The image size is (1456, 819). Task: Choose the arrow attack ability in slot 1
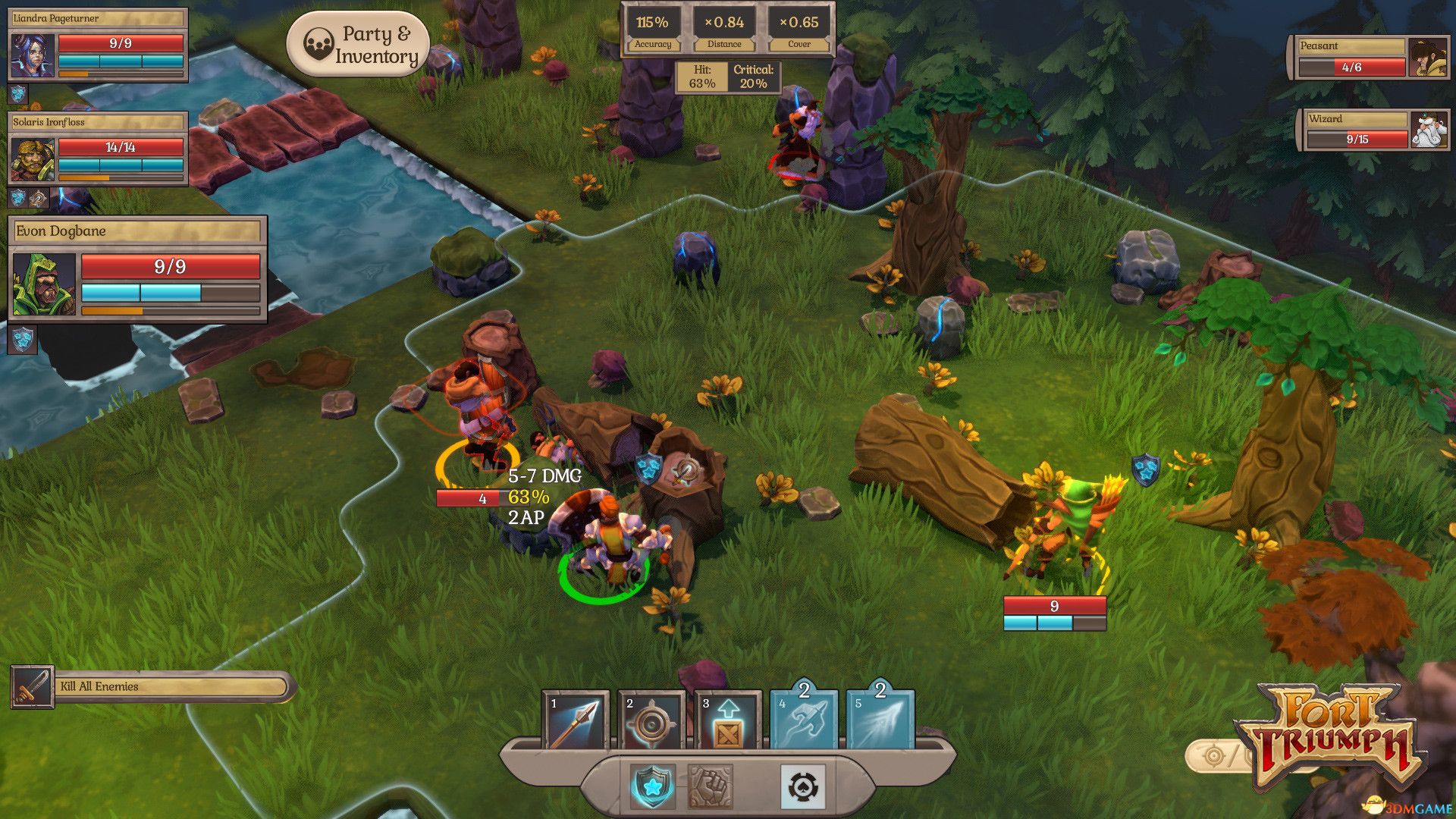[575, 721]
